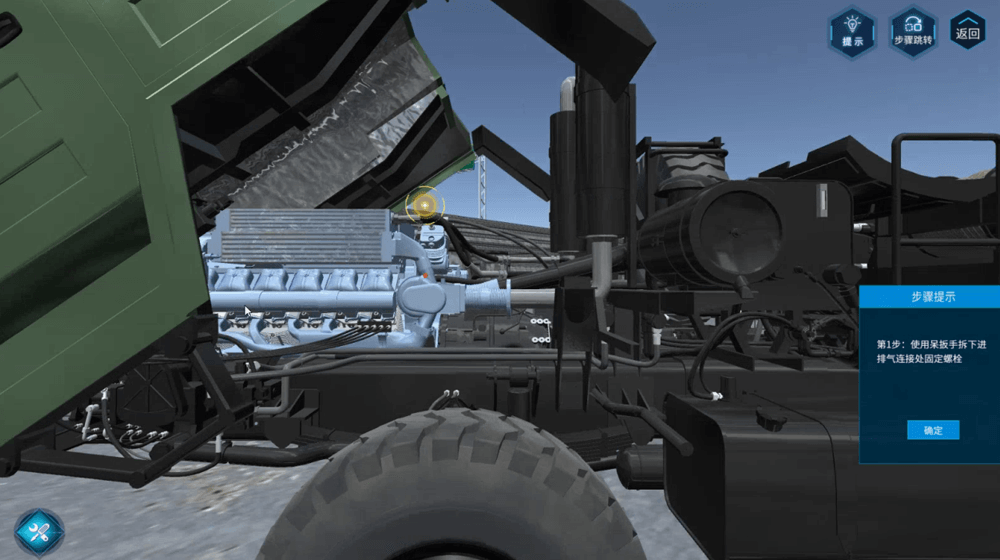
Task: Open the 步骤跳转 step jump menu
Action: tap(912, 31)
